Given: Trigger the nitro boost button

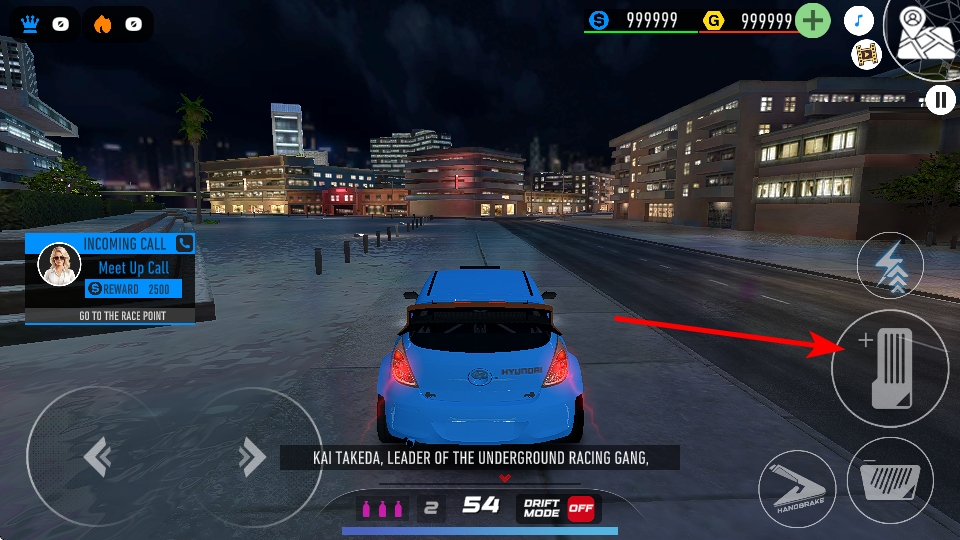Looking at the screenshot, I should tap(890, 267).
